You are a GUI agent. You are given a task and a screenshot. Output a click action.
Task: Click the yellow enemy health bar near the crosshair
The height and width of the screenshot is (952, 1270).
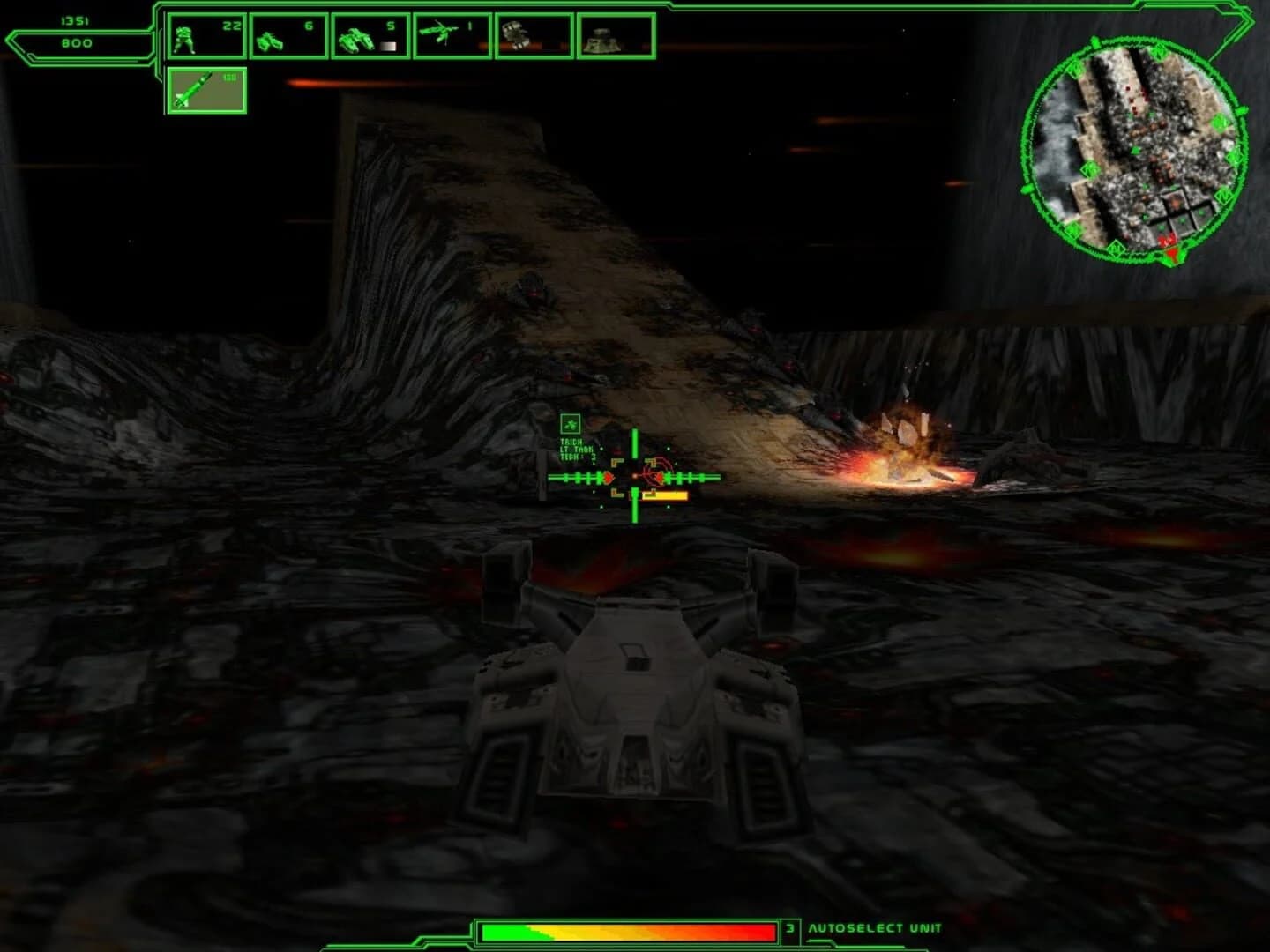point(668,497)
